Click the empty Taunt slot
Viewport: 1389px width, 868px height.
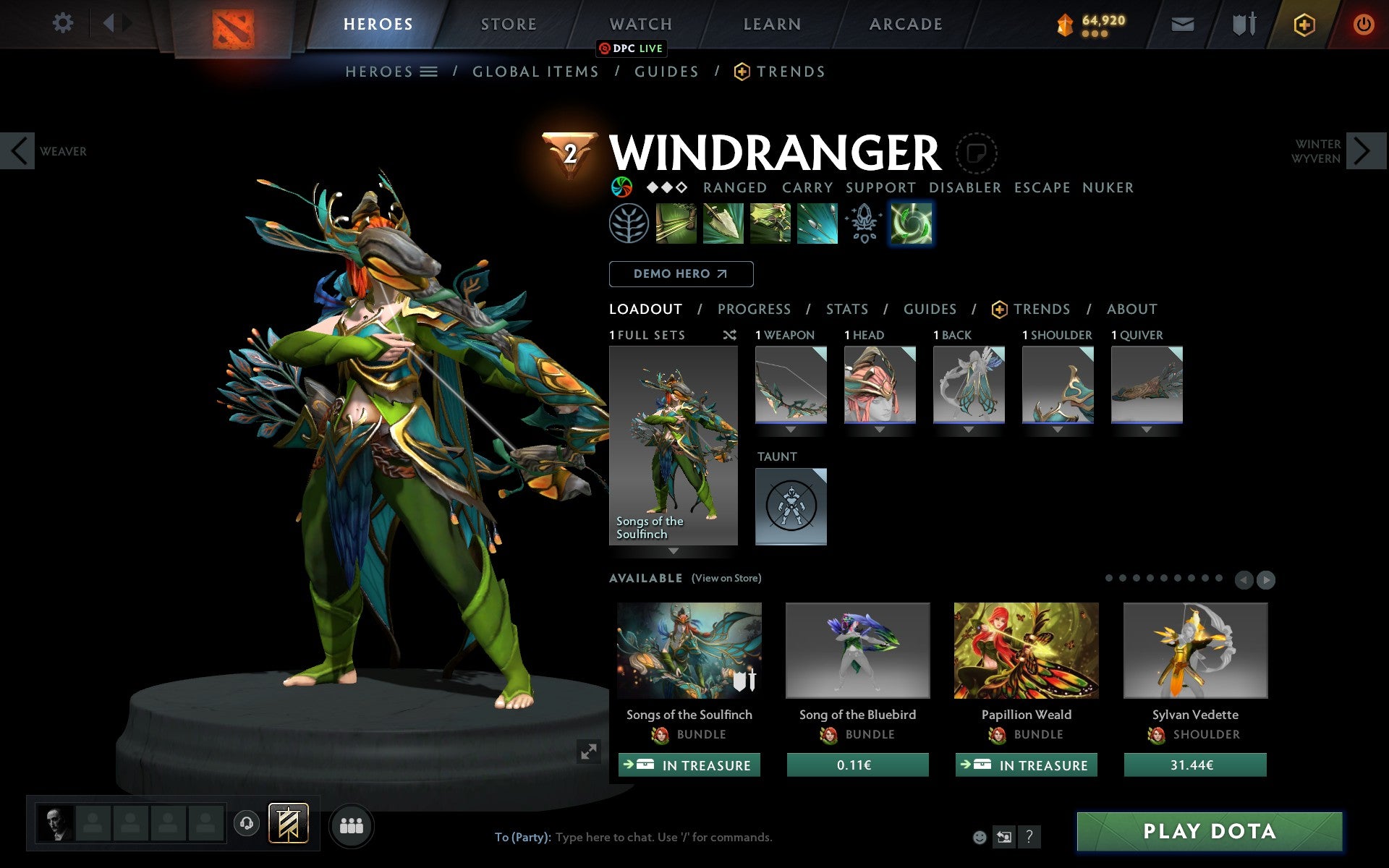[791, 506]
